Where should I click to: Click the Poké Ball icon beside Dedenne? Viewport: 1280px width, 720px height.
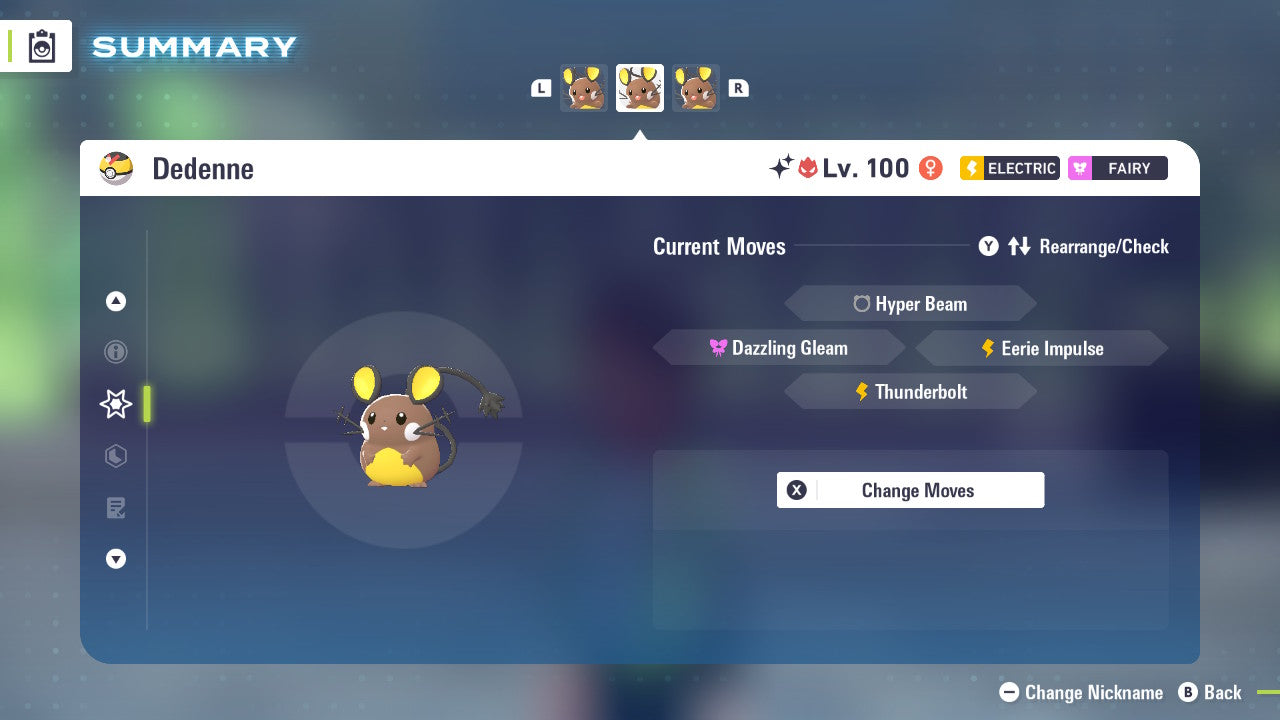116,168
